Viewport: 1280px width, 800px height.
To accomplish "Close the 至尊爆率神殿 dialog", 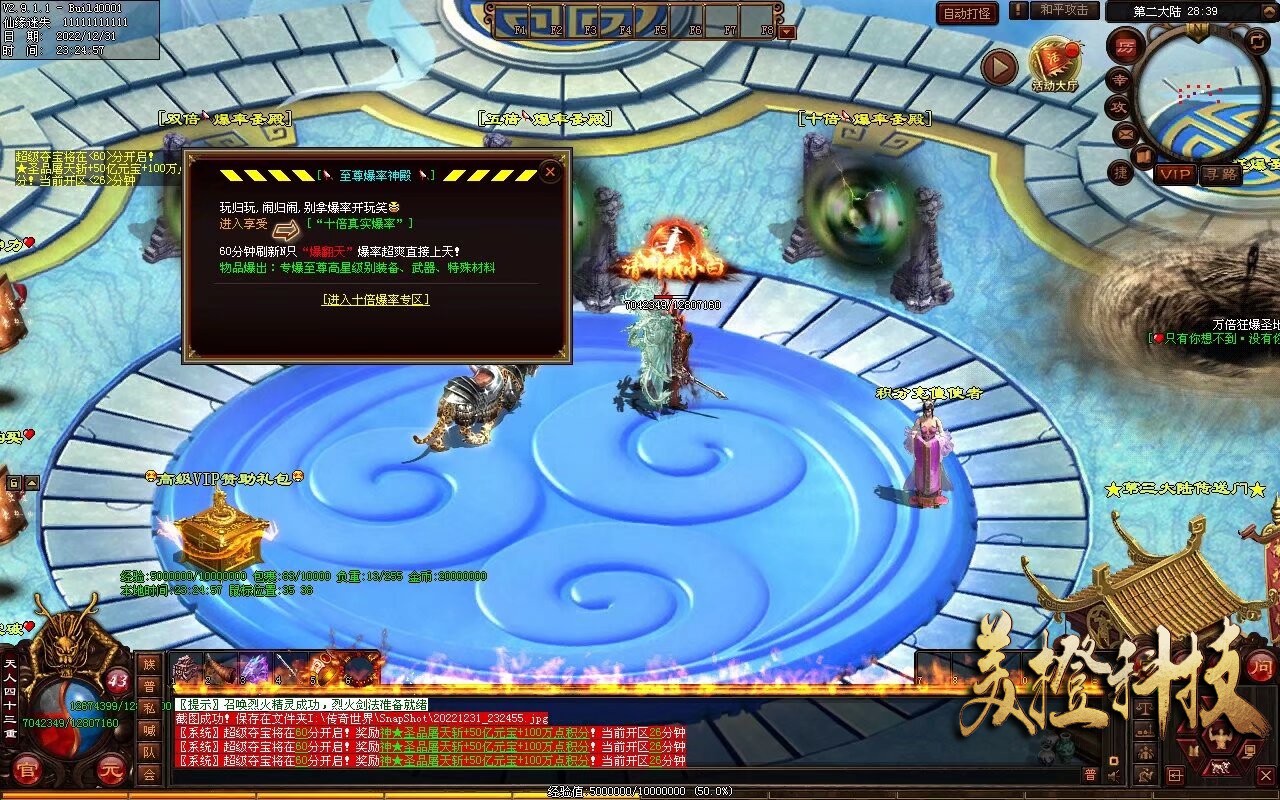I will click(x=549, y=172).
